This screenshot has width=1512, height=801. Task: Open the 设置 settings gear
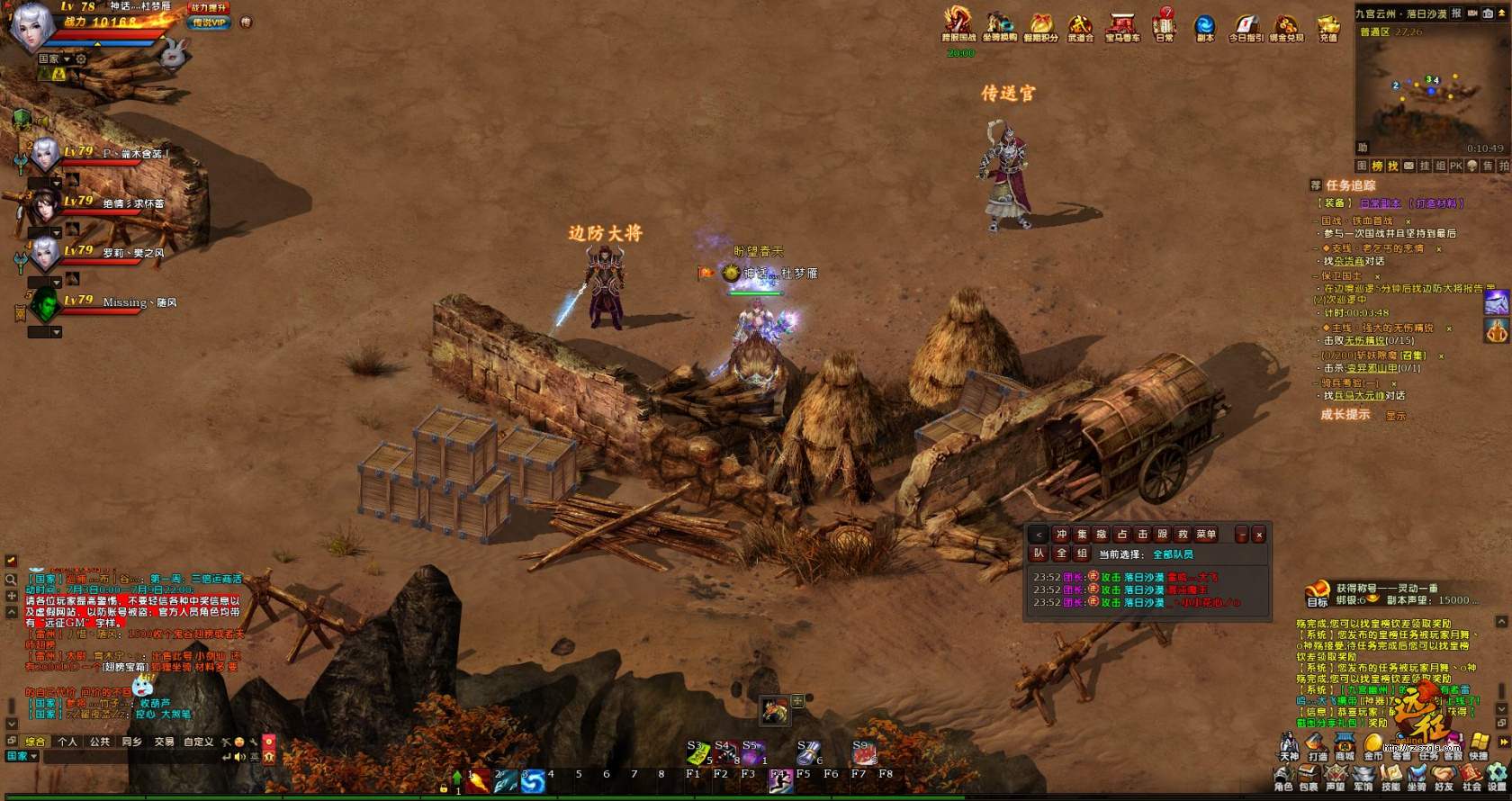click(1498, 776)
